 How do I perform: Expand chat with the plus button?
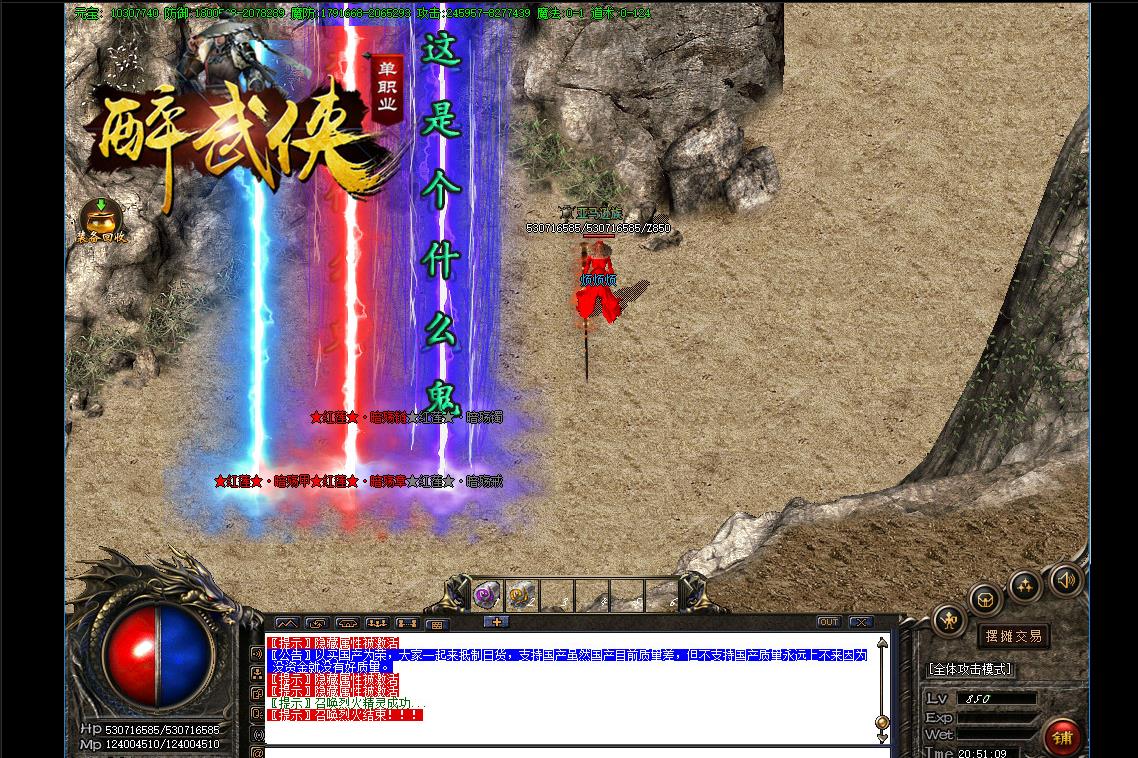497,622
